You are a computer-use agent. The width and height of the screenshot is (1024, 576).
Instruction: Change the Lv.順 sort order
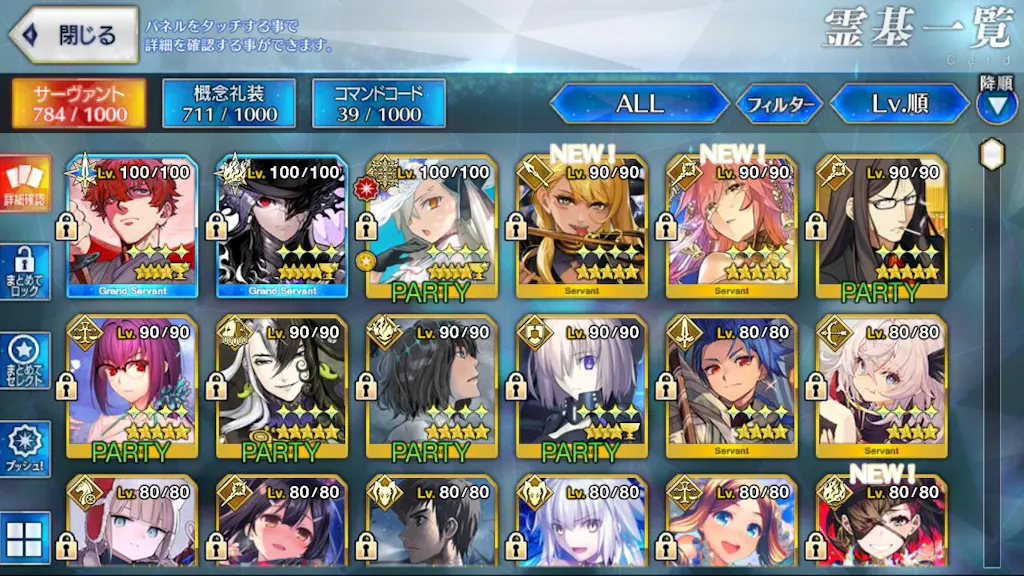pos(899,104)
